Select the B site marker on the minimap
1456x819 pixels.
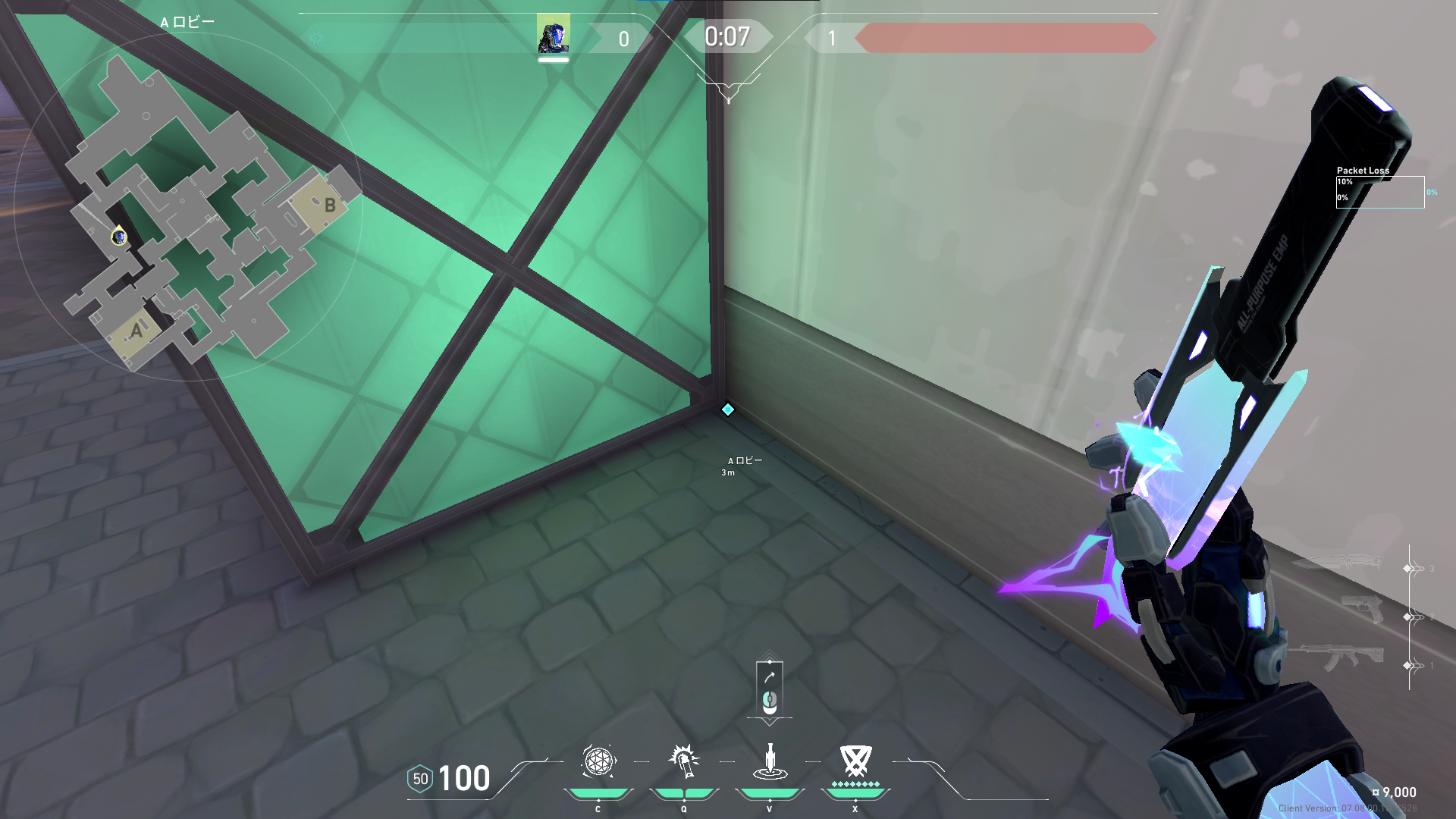click(329, 205)
